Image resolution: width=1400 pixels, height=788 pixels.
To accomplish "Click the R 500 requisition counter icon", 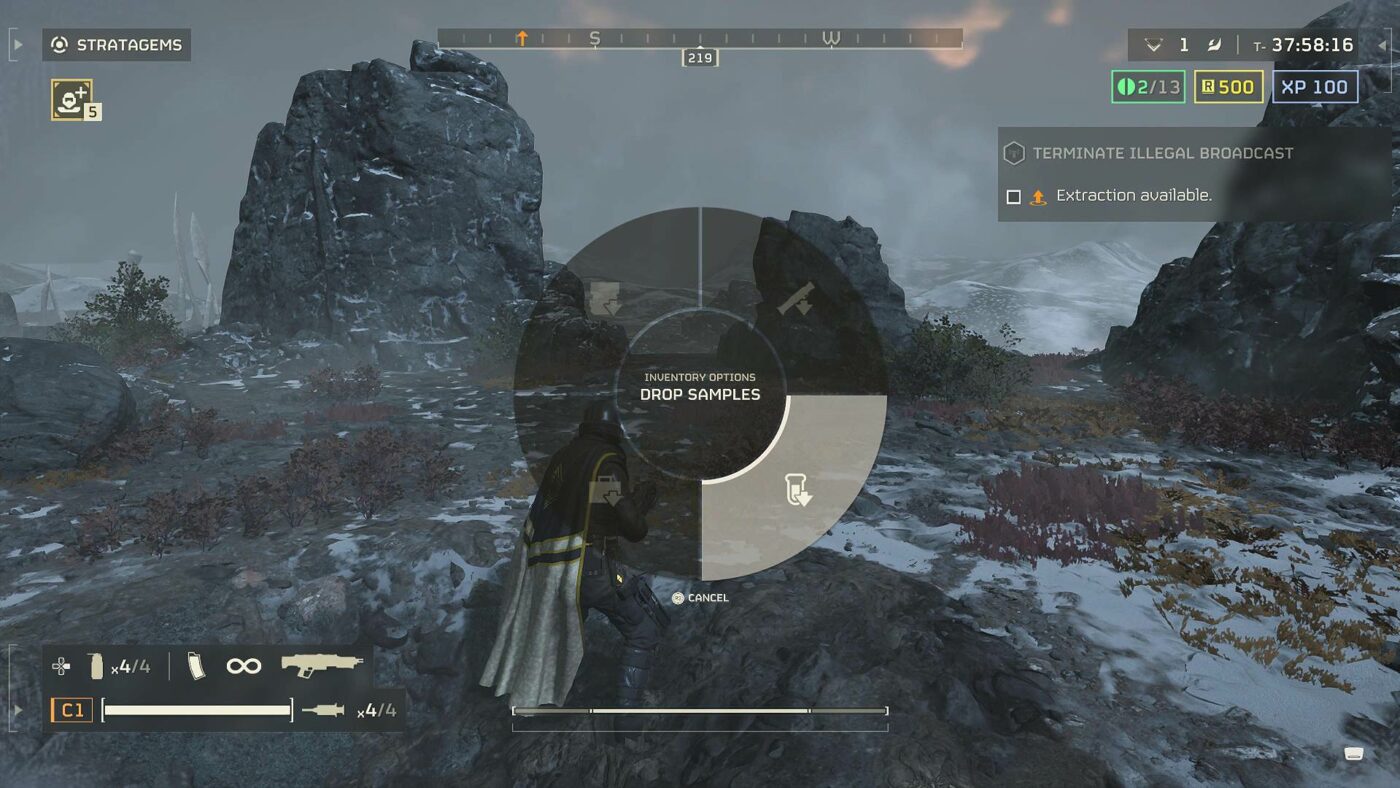I will pyautogui.click(x=1227, y=87).
